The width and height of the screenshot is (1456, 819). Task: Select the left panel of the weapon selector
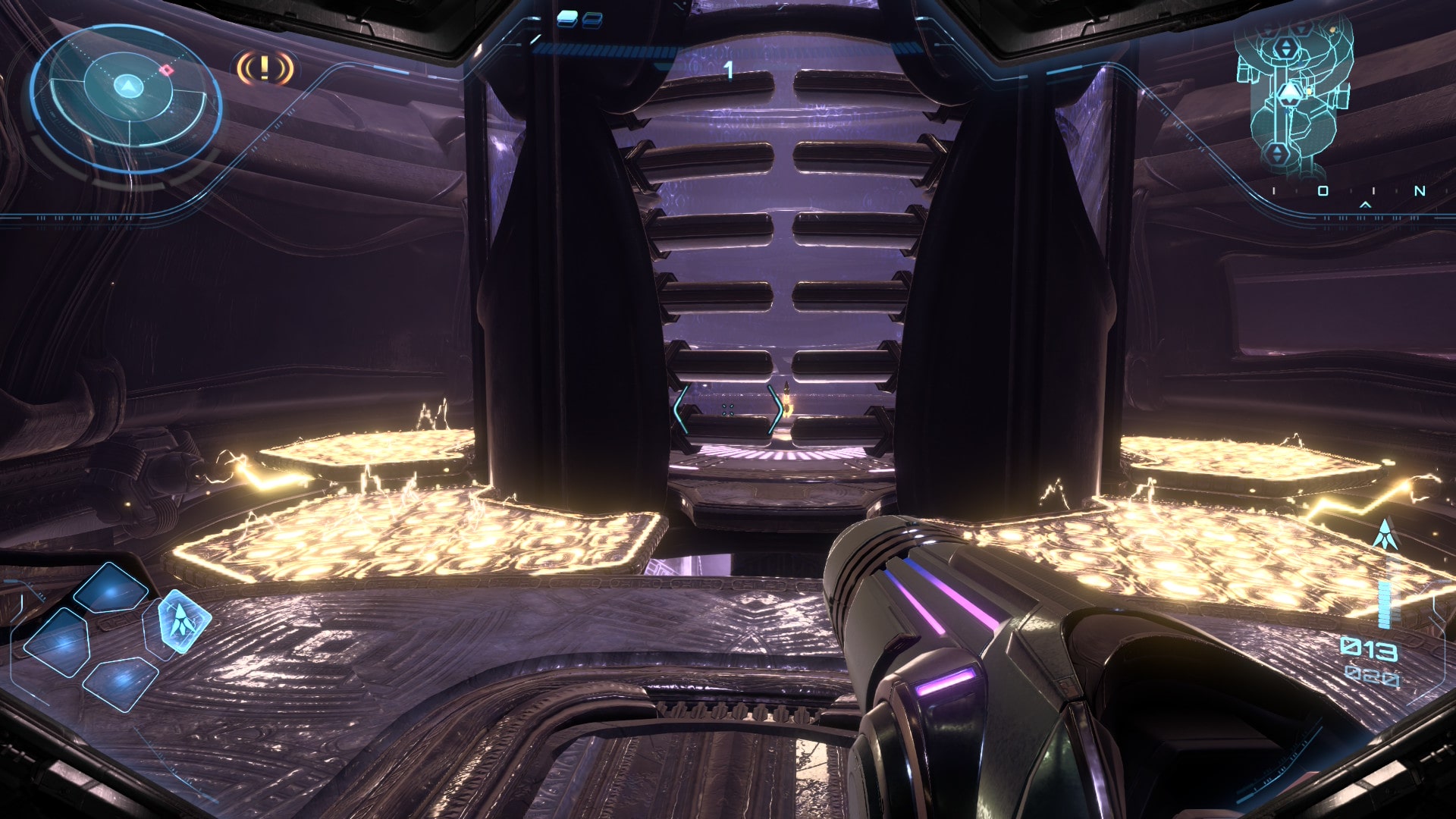point(58,643)
